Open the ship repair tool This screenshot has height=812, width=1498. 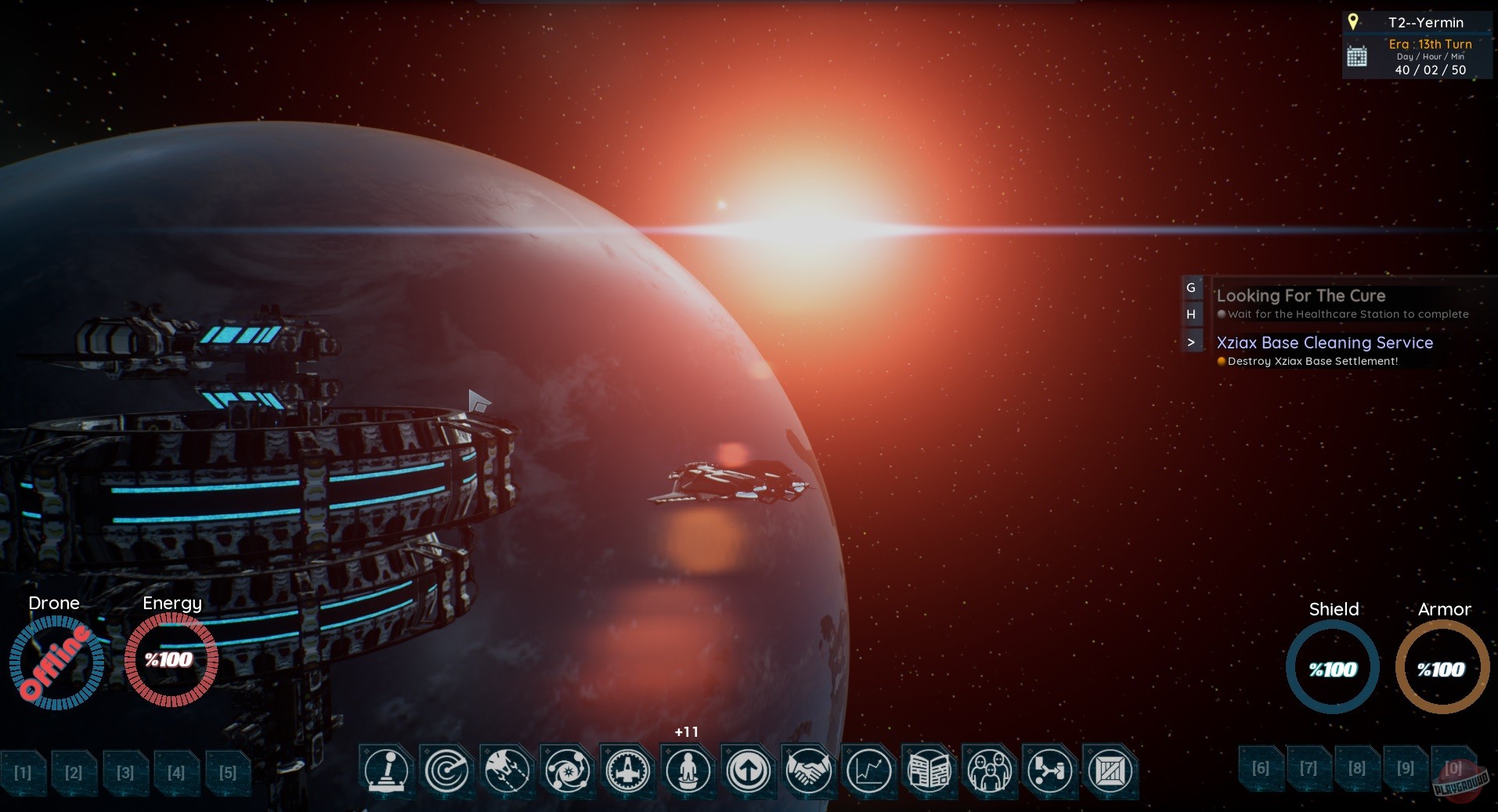tap(507, 771)
